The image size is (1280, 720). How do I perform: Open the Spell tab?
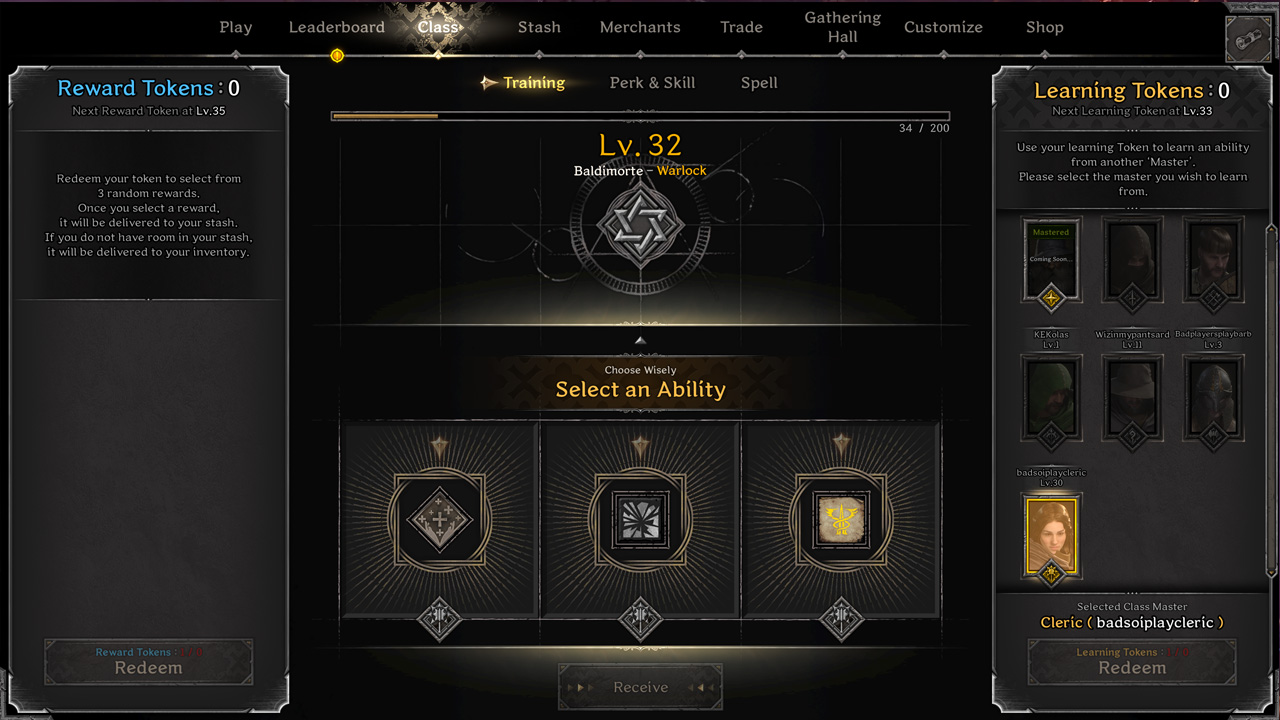[x=758, y=83]
